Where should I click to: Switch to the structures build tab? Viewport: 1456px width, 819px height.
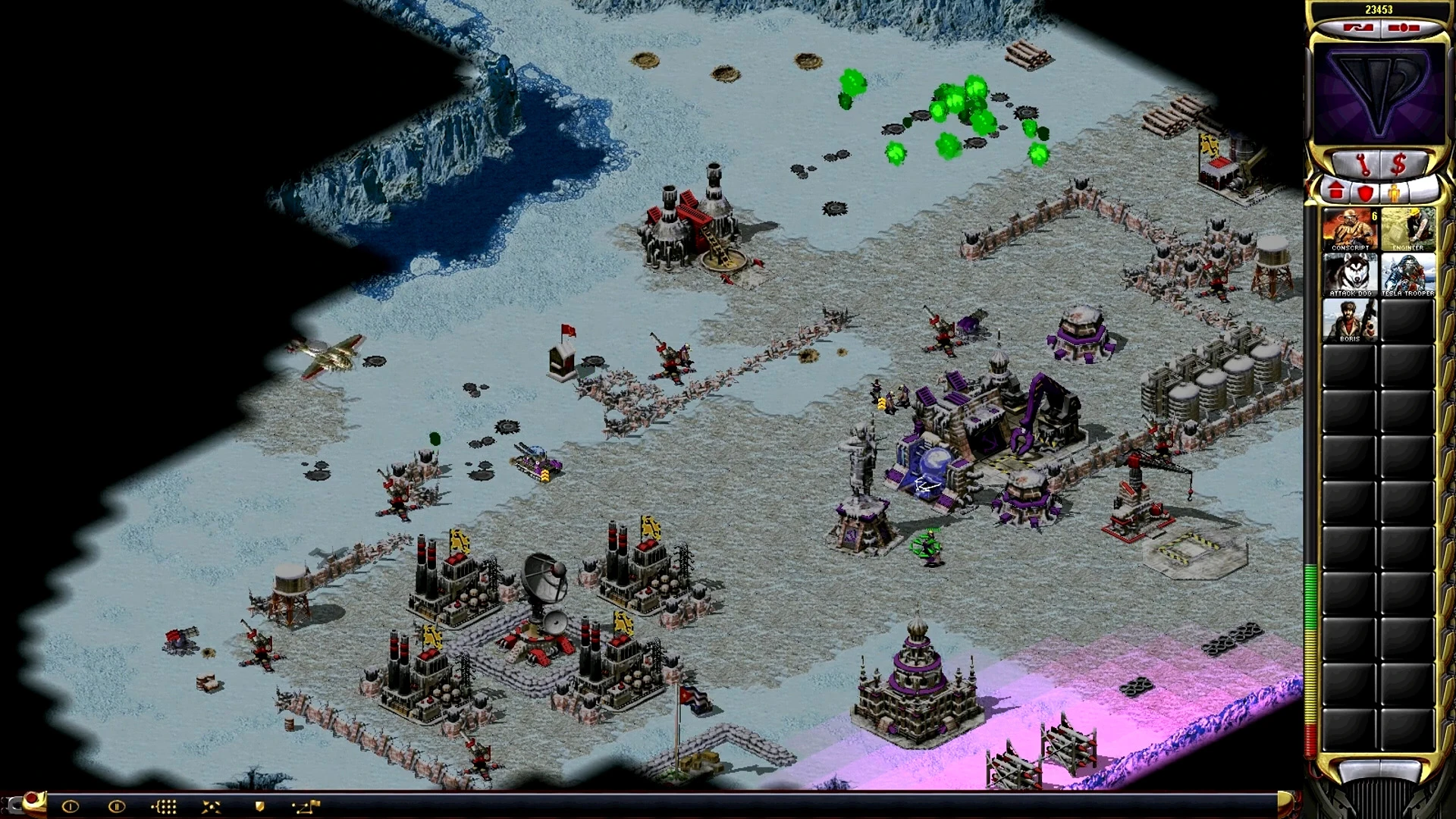1336,192
